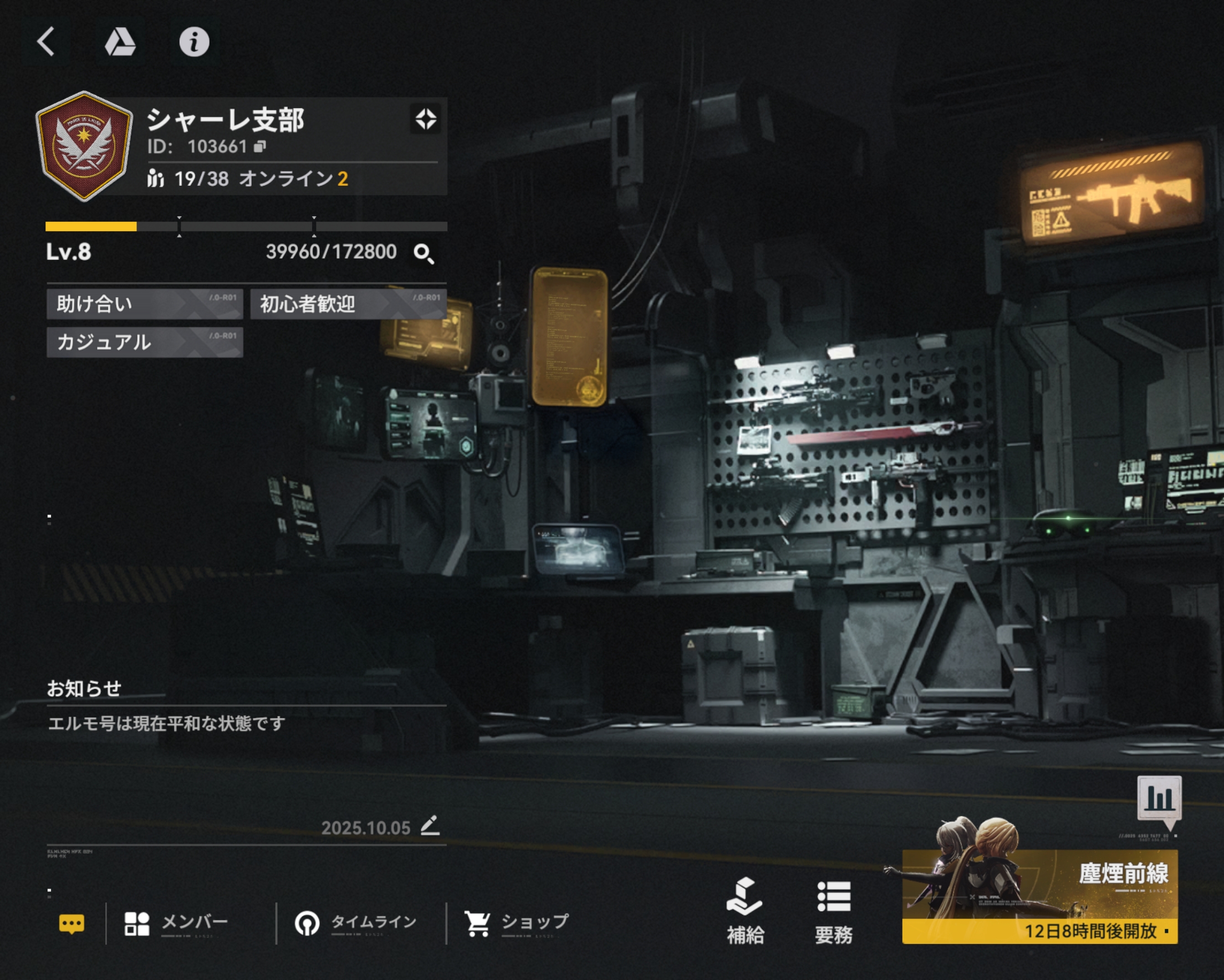Image resolution: width=1224 pixels, height=980 pixels.
Task: Open the ショップ shop
Action: (x=517, y=923)
